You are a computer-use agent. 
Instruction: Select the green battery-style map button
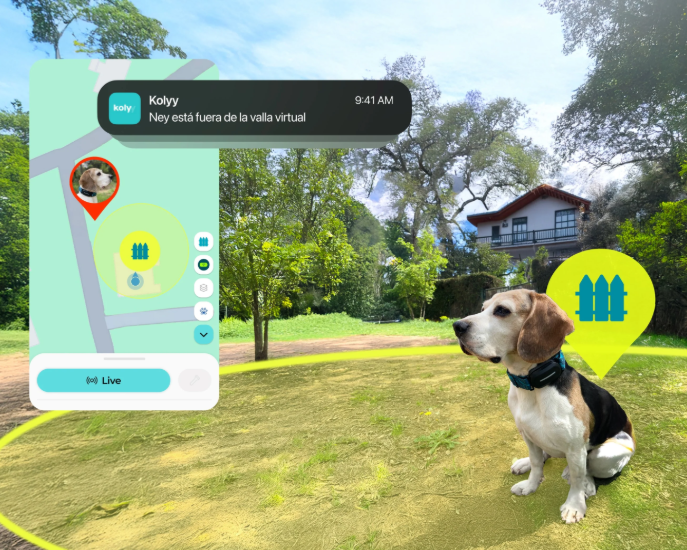click(203, 265)
